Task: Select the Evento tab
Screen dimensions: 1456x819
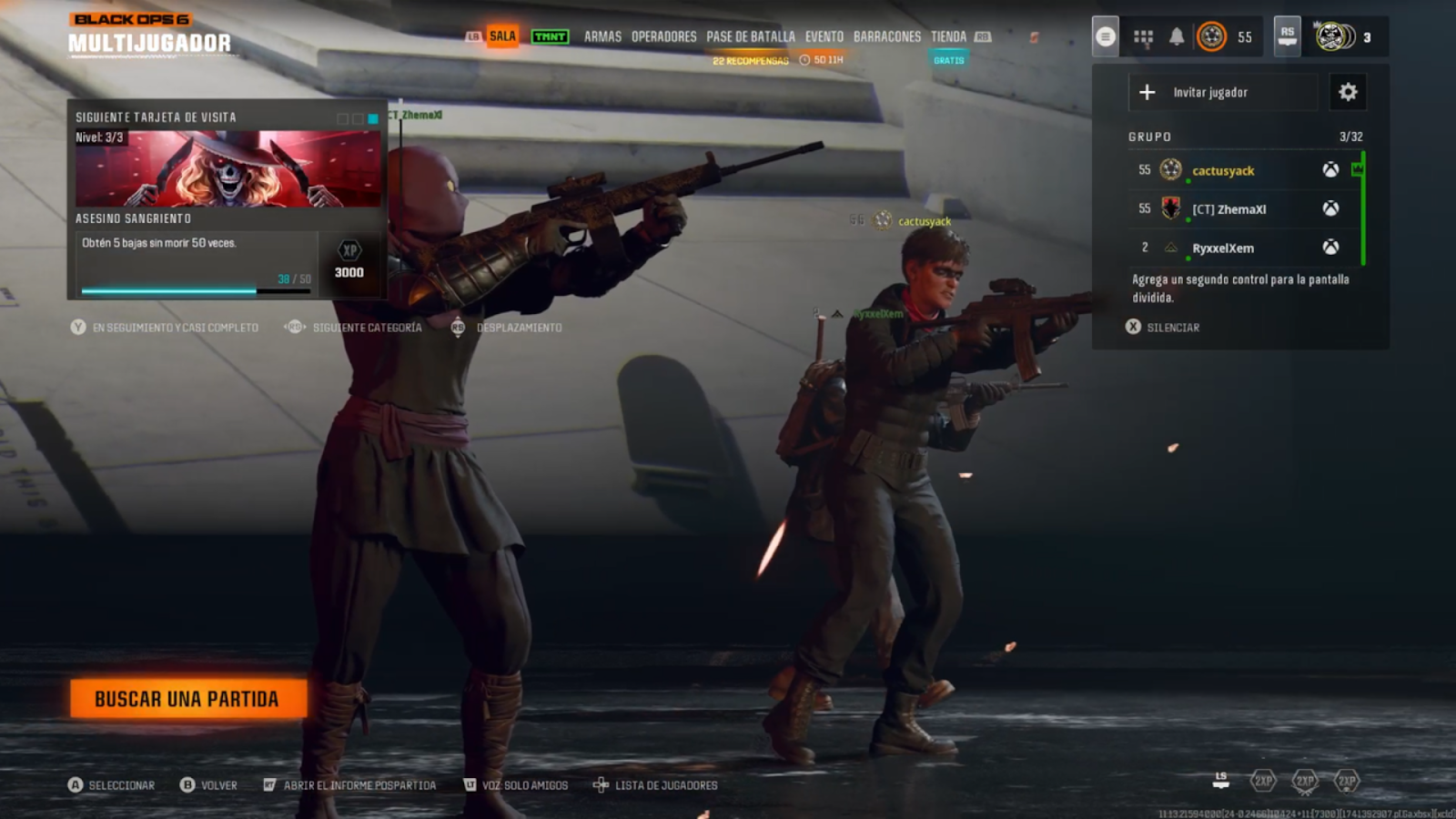Action: point(824,36)
